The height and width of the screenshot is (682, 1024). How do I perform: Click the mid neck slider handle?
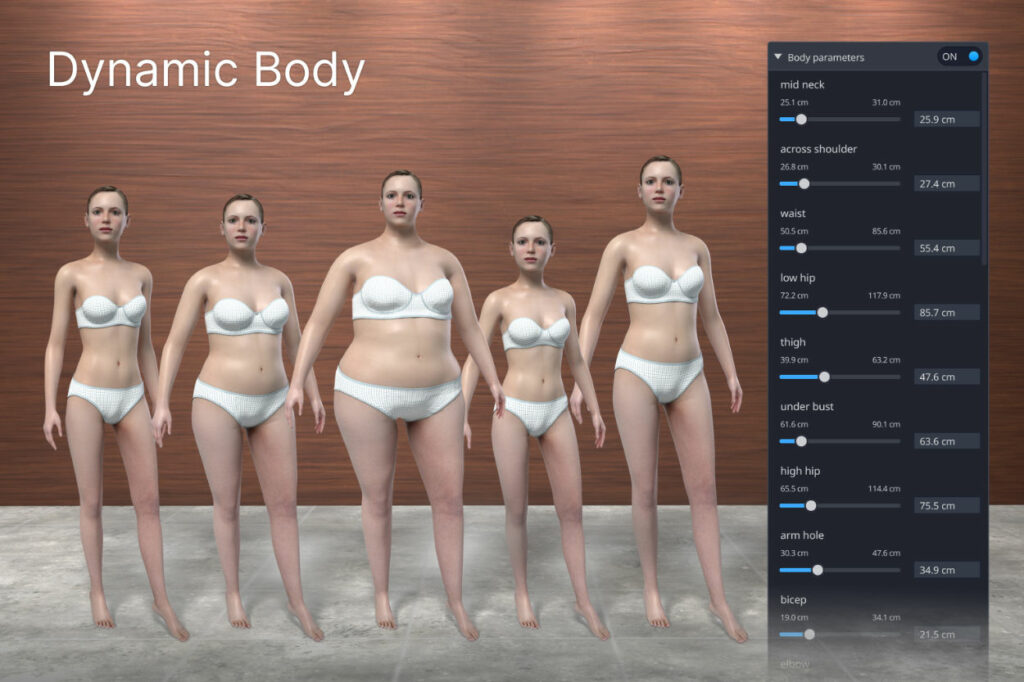(801, 119)
